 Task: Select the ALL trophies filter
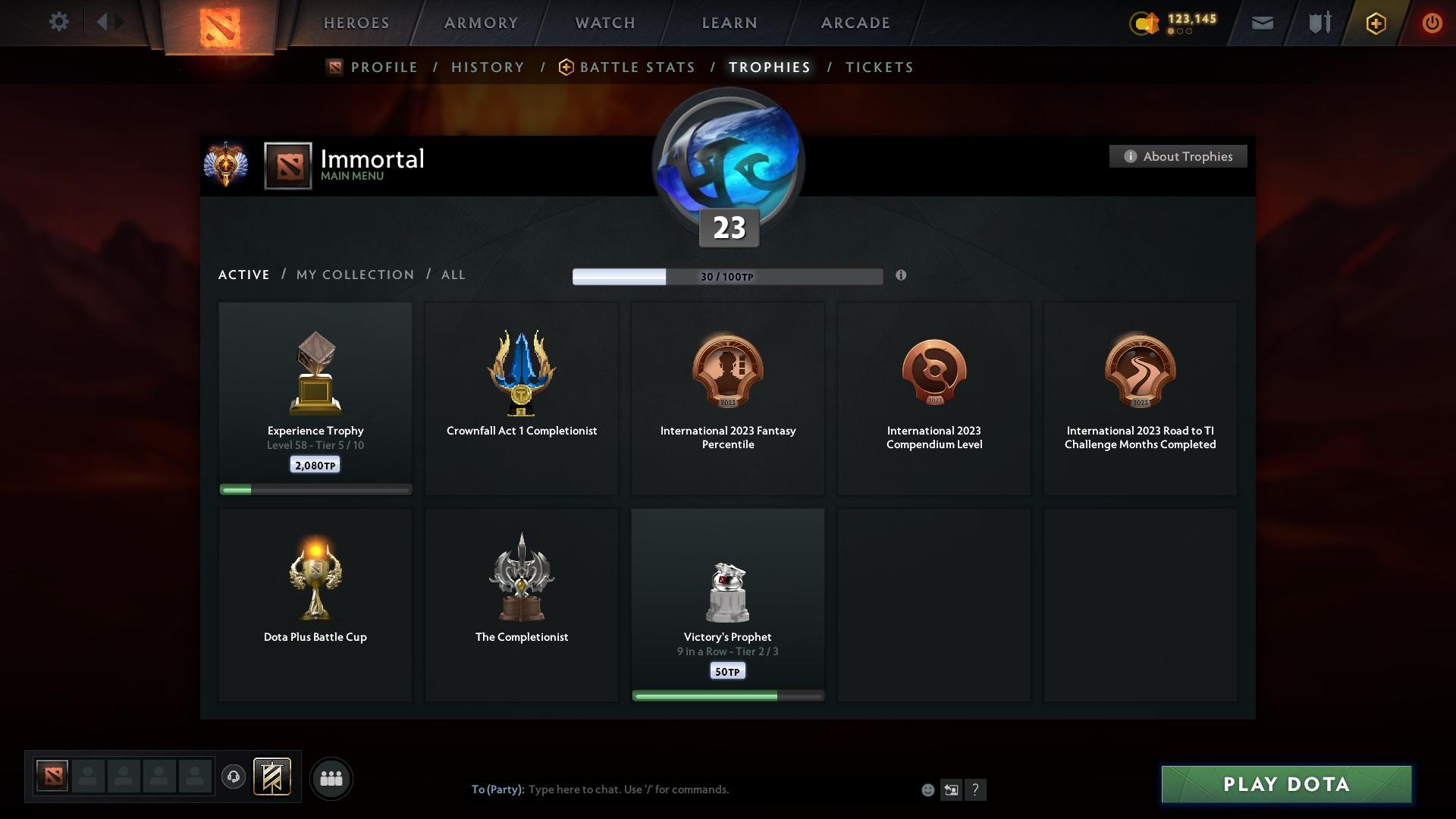pyautogui.click(x=453, y=275)
